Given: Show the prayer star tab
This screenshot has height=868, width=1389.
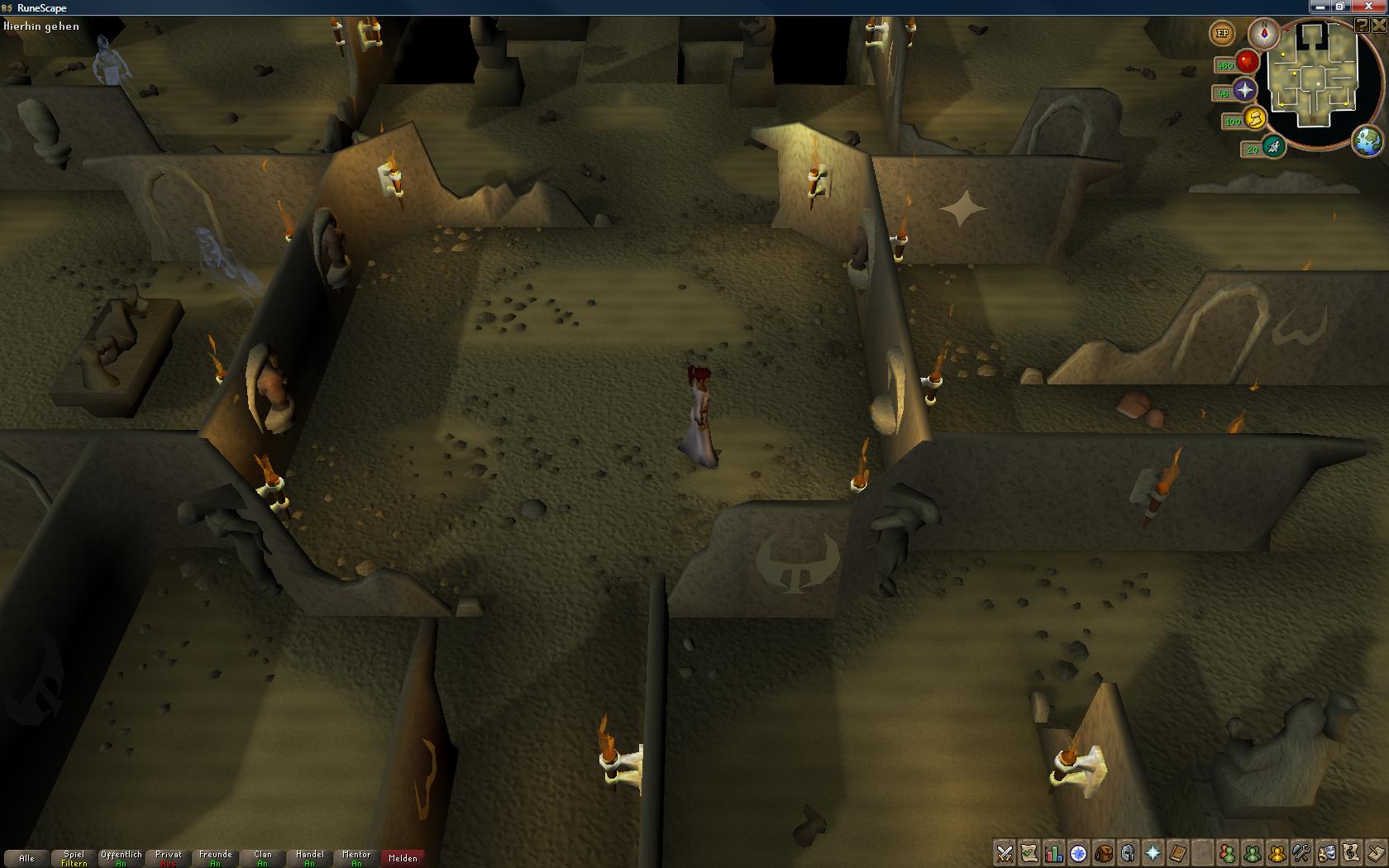Looking at the screenshot, I should [x=1153, y=853].
